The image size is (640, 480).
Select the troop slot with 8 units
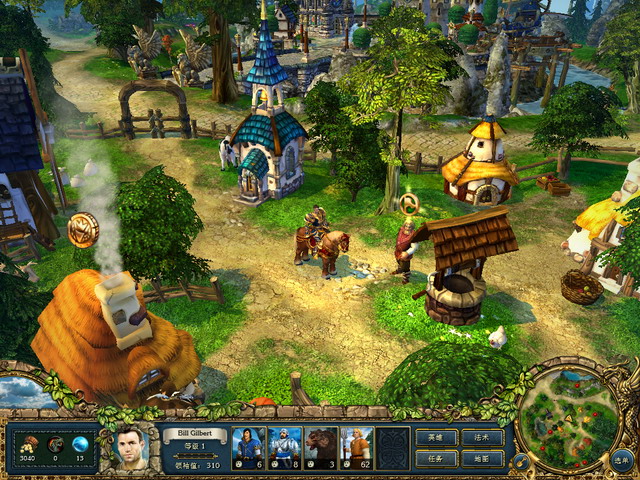[284, 448]
